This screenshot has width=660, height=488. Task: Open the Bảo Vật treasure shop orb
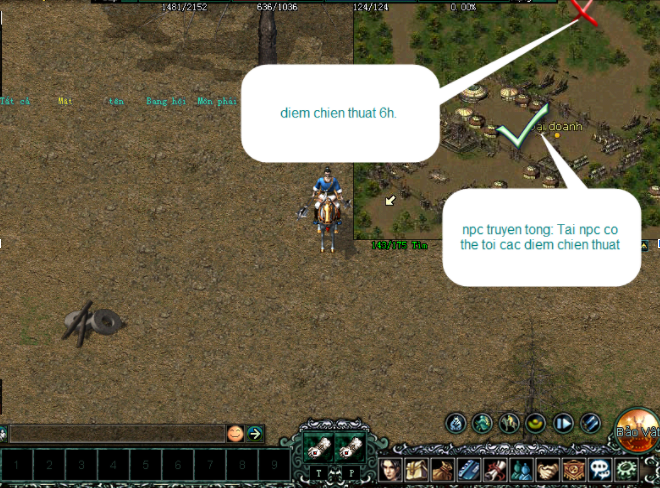tap(635, 427)
